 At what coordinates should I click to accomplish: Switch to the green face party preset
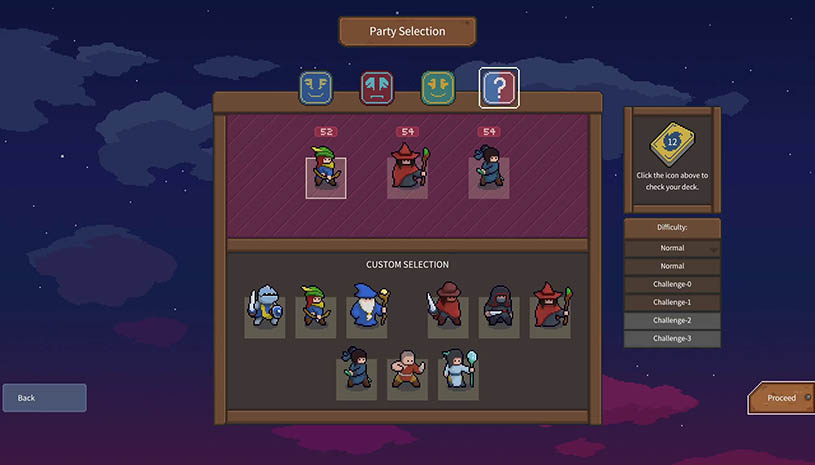point(438,88)
